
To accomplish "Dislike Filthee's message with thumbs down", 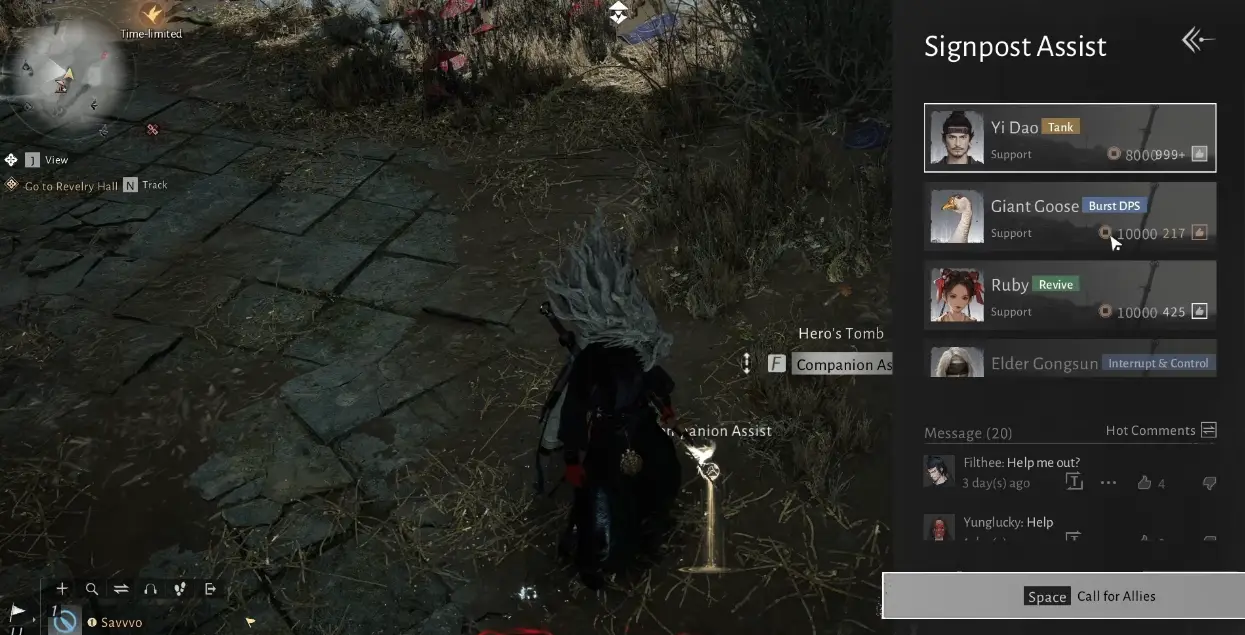I will point(1209,483).
